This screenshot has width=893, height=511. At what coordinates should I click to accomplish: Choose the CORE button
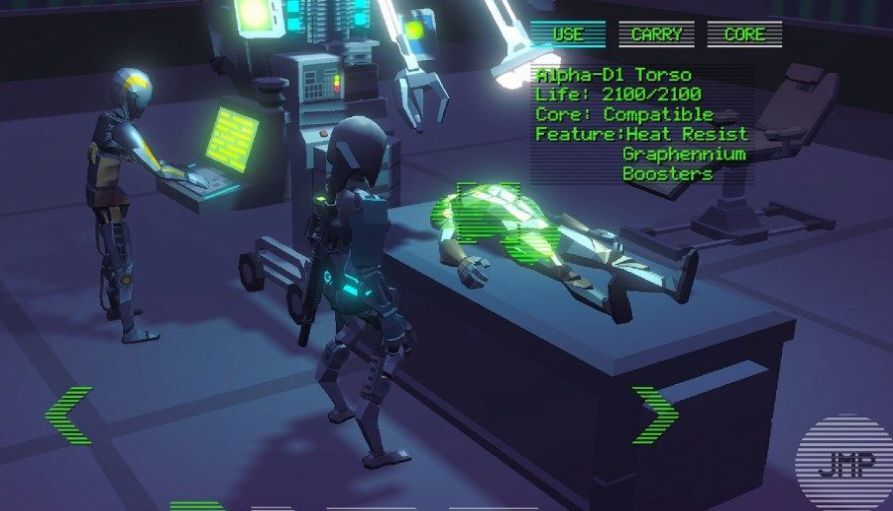tap(744, 34)
